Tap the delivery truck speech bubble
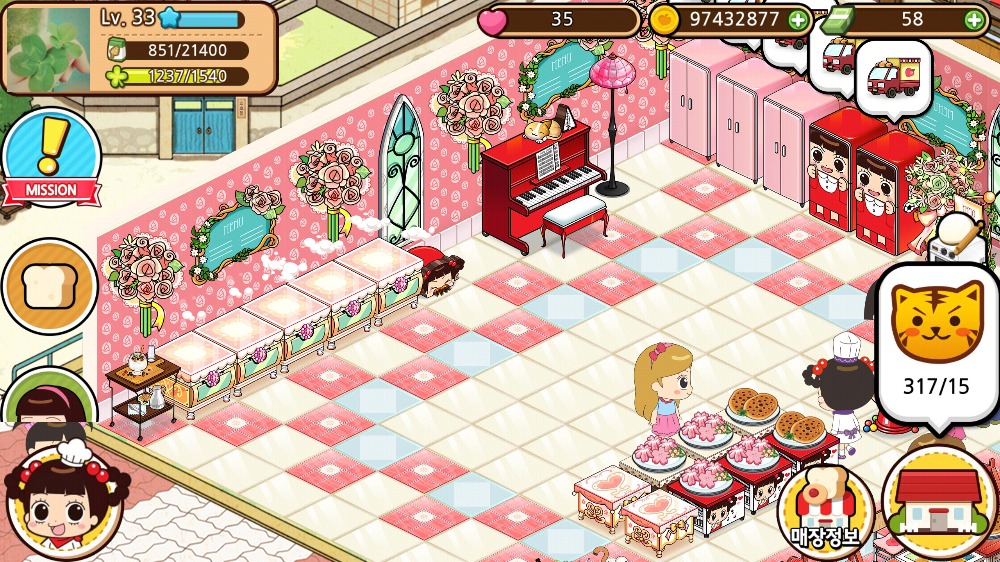Image resolution: width=1000 pixels, height=562 pixels. click(893, 78)
